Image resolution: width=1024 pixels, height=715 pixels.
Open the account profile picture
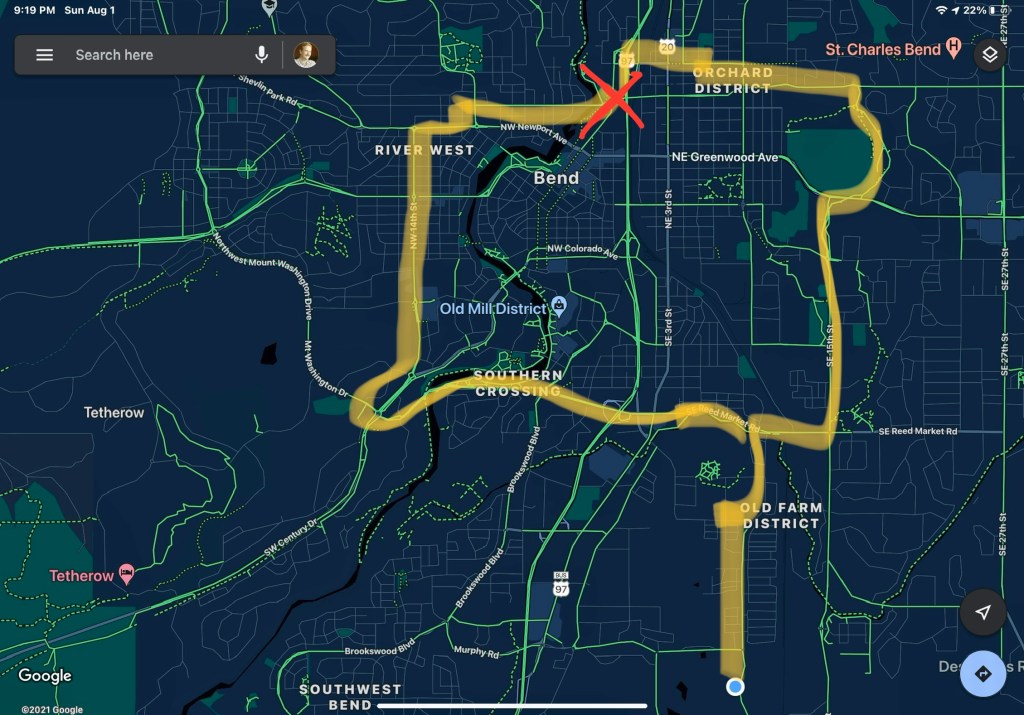point(305,55)
